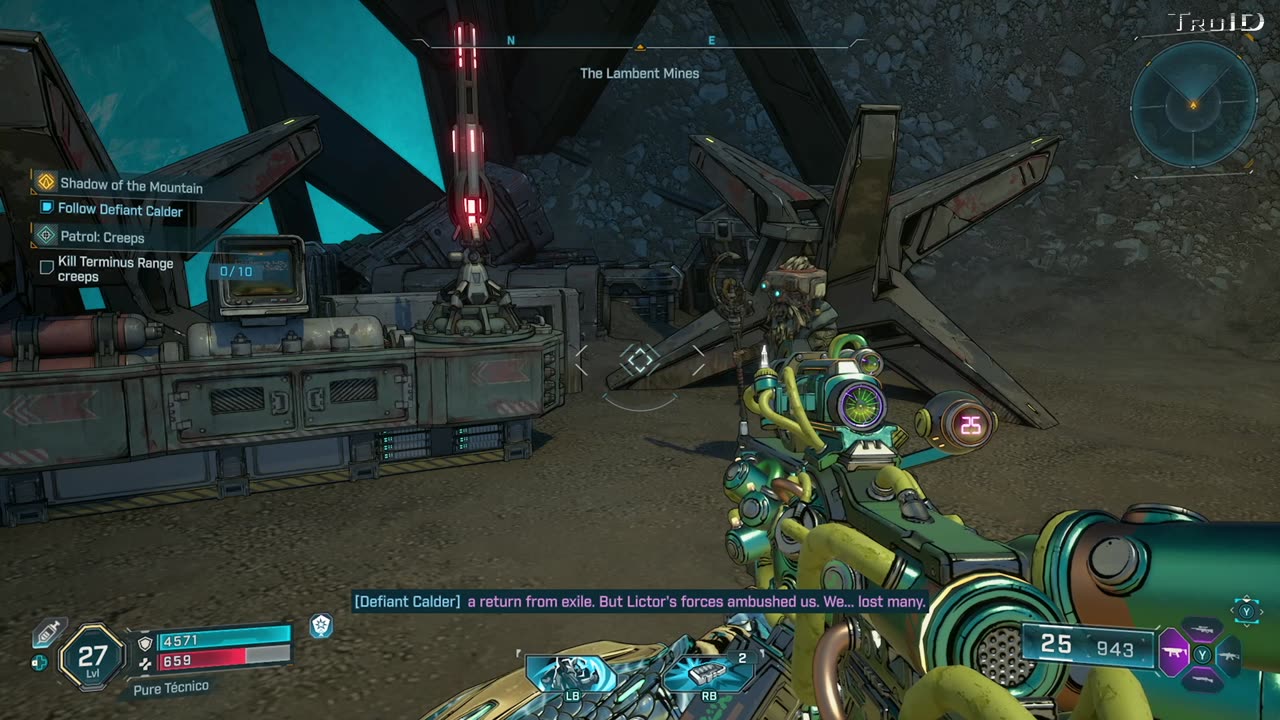Activate the grenade ordnance skill icon

(x=708, y=674)
